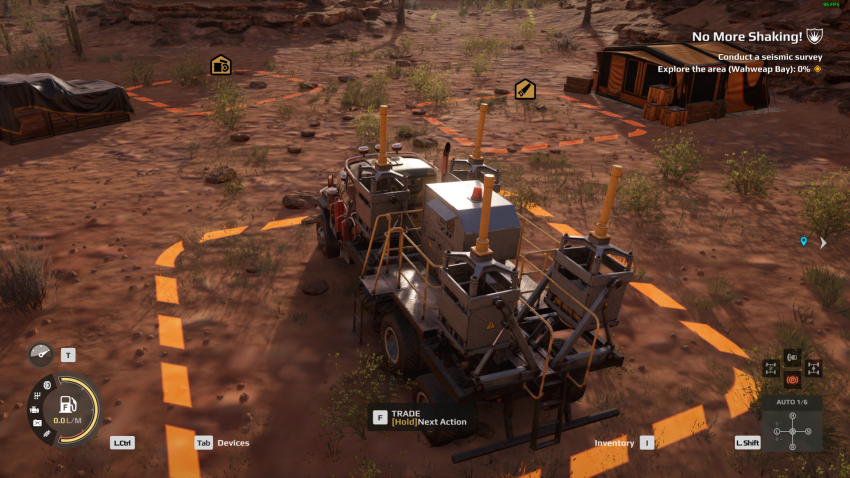Viewport: 850px width, 478px height.
Task: Click the blue waypoint pin indicator
Action: [803, 242]
